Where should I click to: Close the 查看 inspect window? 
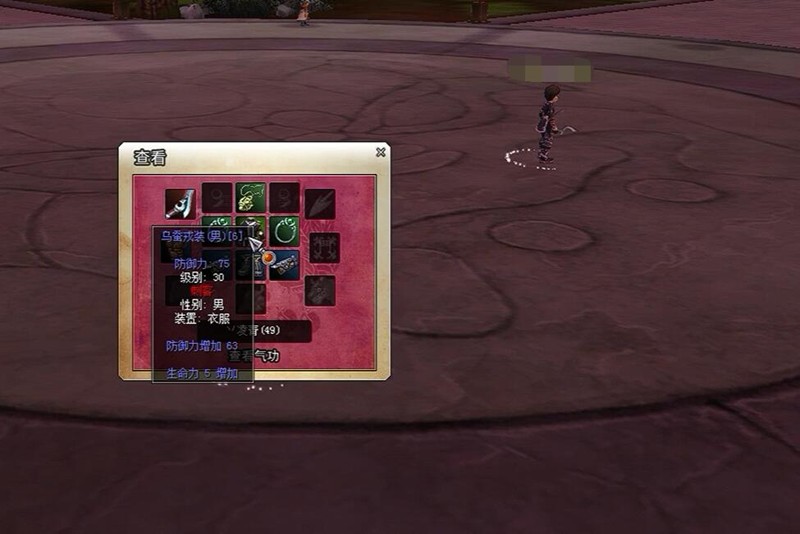381,153
